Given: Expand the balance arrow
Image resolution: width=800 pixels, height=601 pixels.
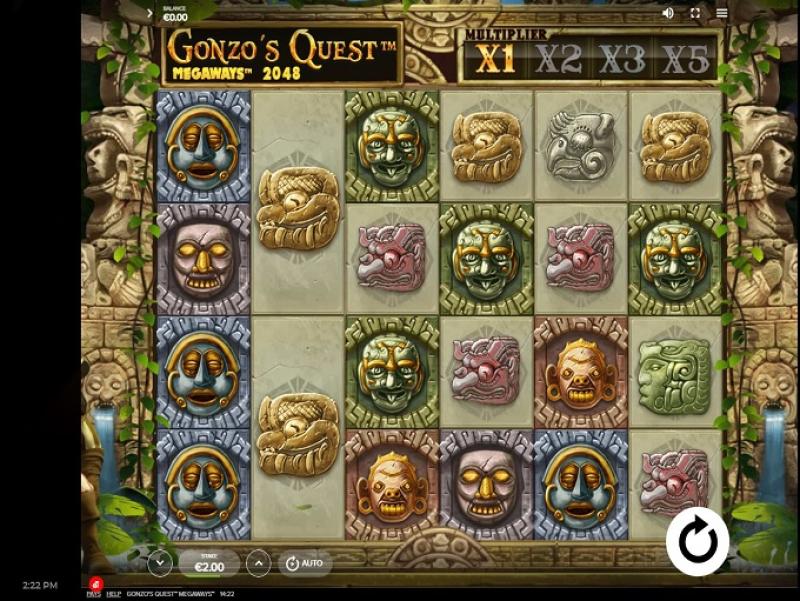Looking at the screenshot, I should tap(150, 14).
